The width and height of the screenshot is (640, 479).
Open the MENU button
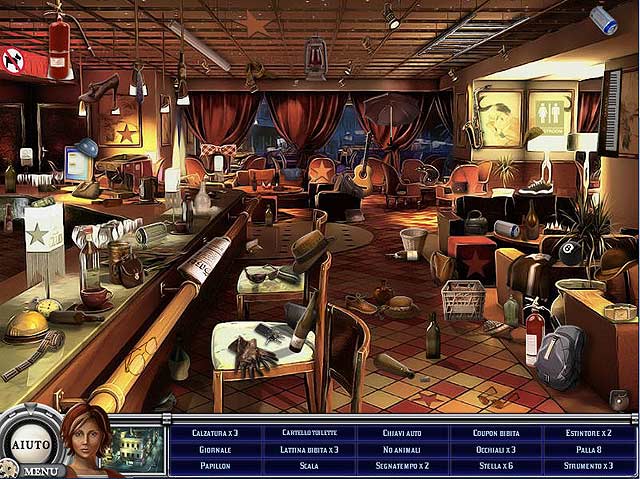[40, 470]
